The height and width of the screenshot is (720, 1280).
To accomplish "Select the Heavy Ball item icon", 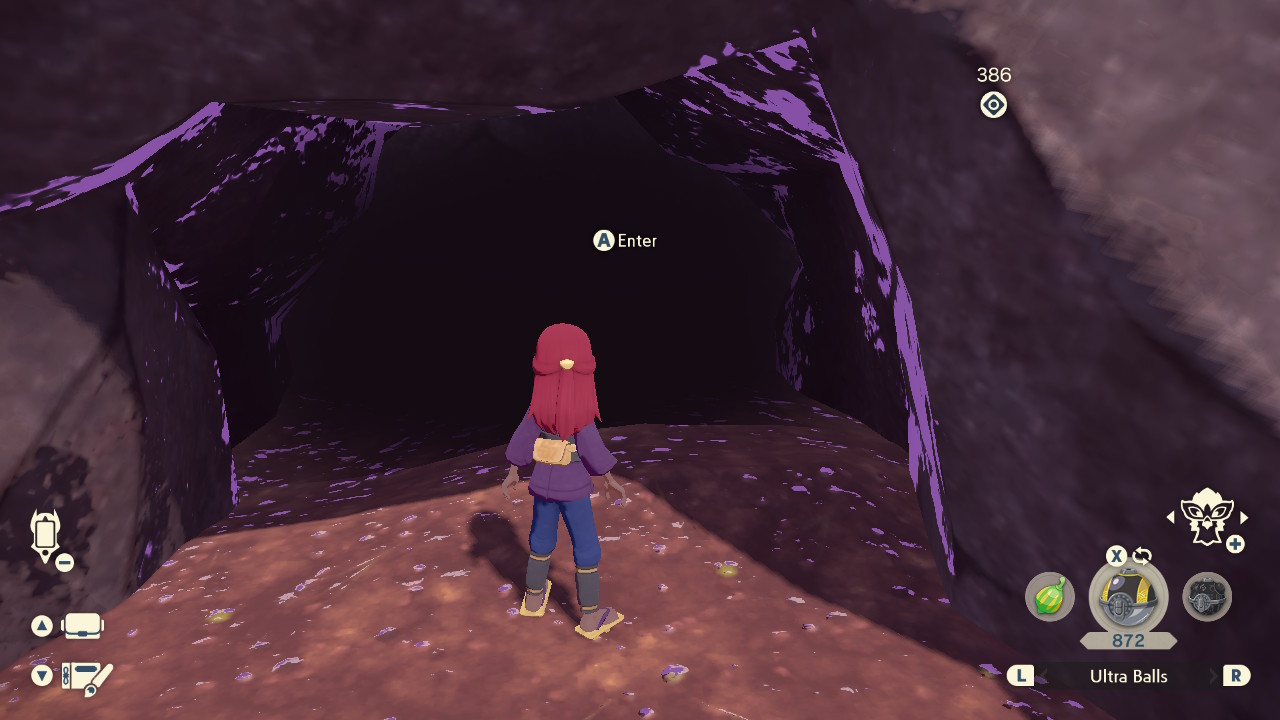I will click(1207, 595).
